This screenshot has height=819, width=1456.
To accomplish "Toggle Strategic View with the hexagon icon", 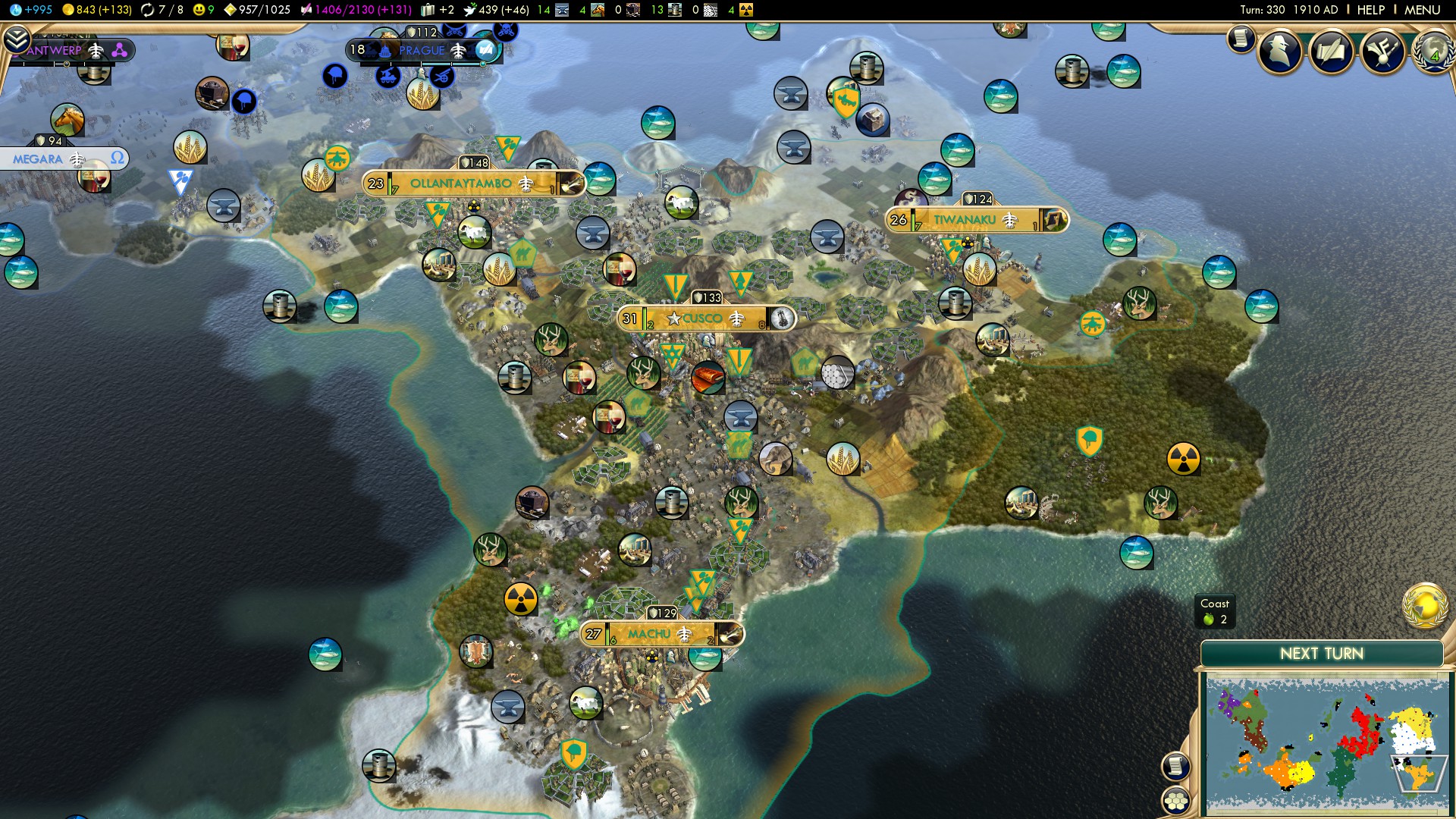I will 1175,800.
